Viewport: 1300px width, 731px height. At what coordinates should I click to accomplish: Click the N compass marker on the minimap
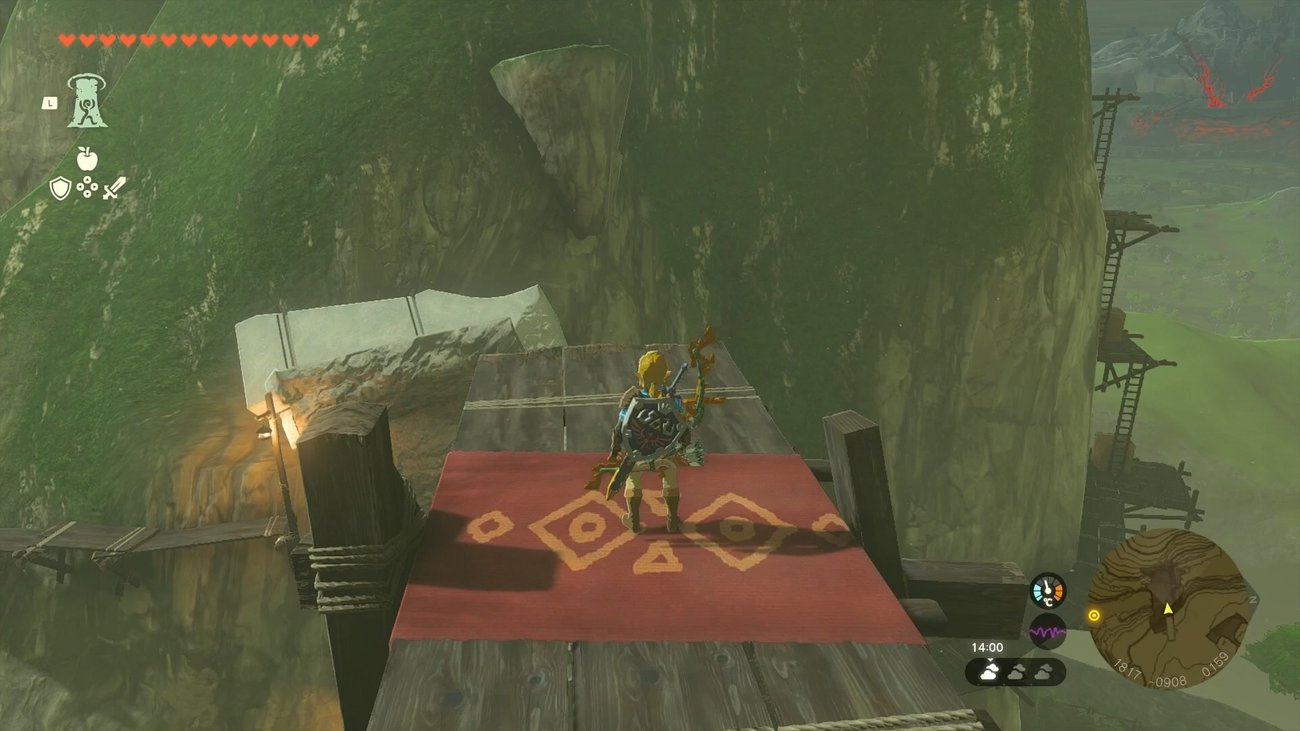1252,599
